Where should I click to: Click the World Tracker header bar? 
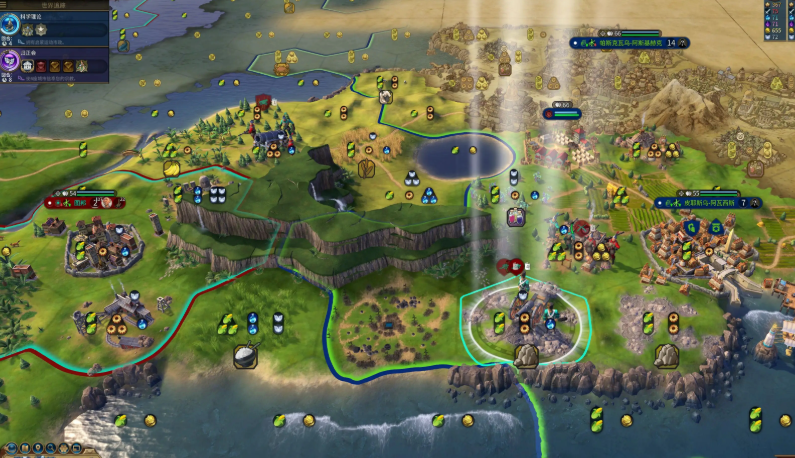click(55, 4)
